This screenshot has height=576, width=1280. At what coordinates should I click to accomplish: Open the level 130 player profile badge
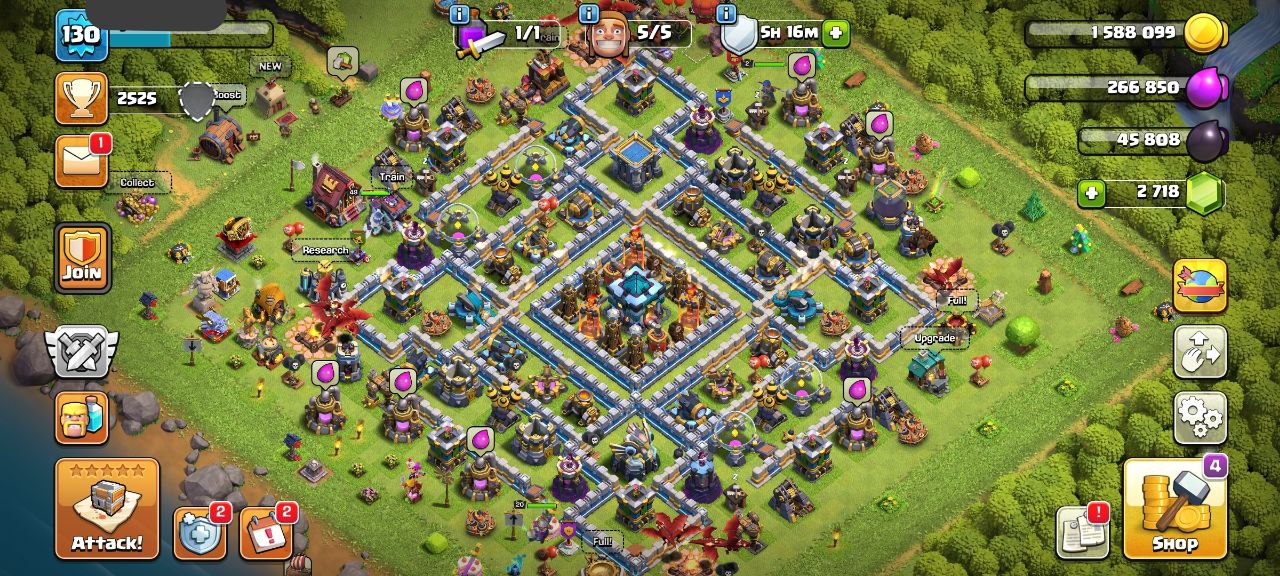(x=81, y=36)
